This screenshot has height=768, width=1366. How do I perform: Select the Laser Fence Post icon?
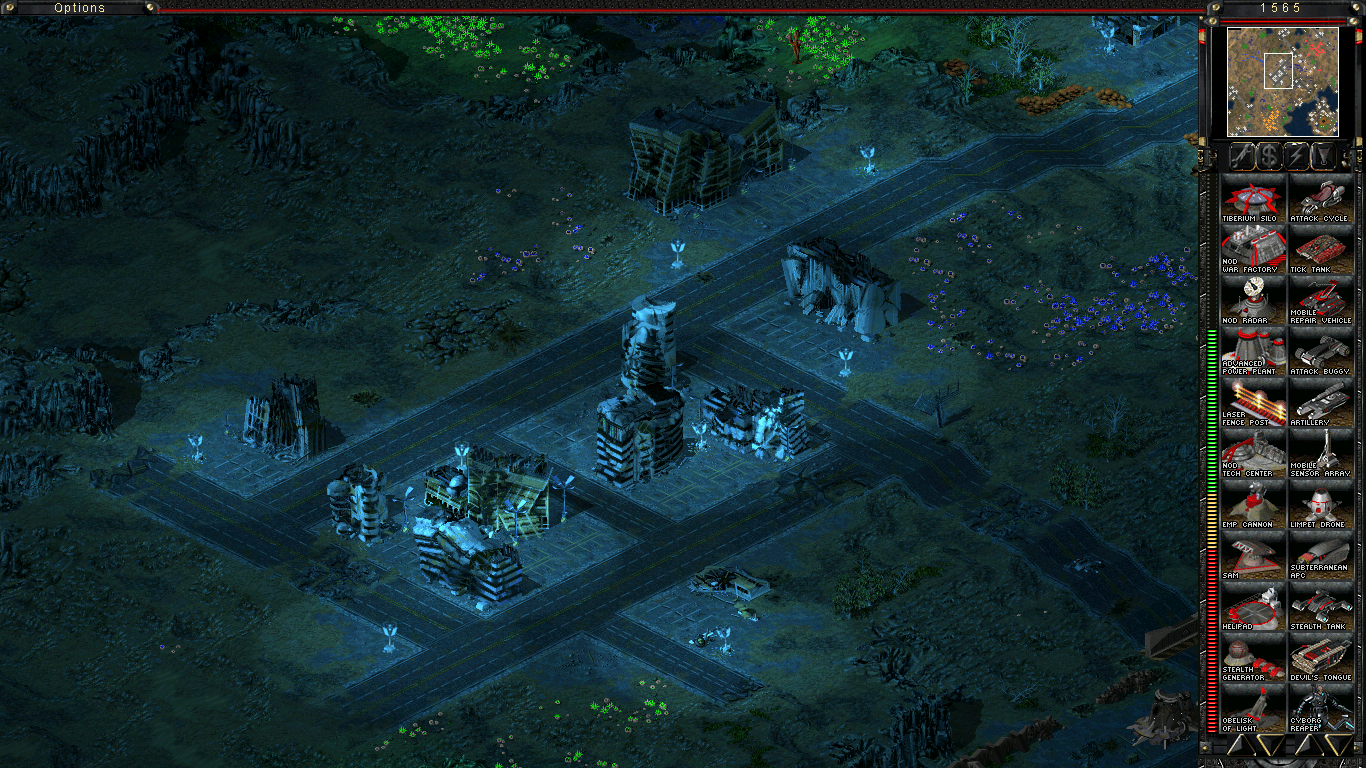click(x=1253, y=402)
